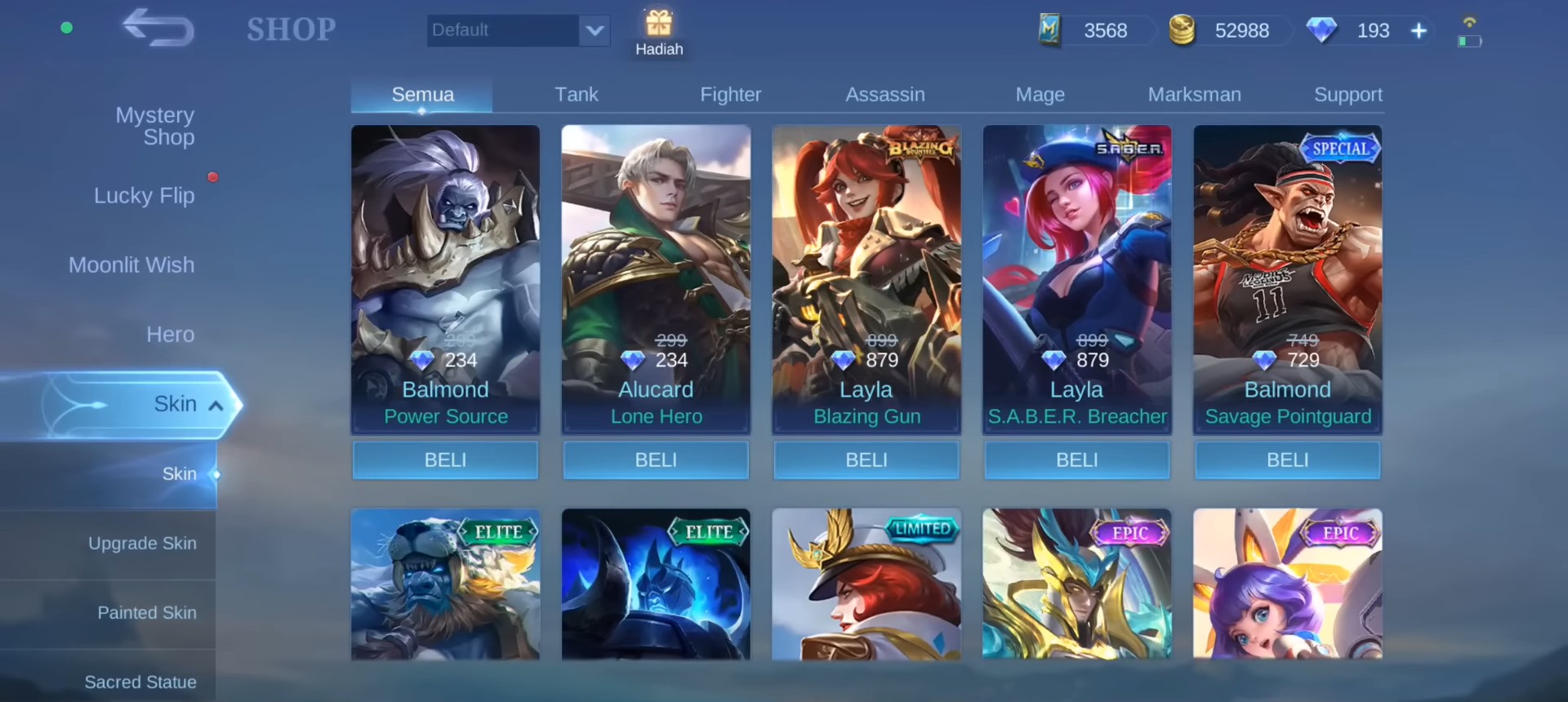This screenshot has height=702, width=1568.
Task: Select the Lucky Flip with notification dot
Action: 144,195
